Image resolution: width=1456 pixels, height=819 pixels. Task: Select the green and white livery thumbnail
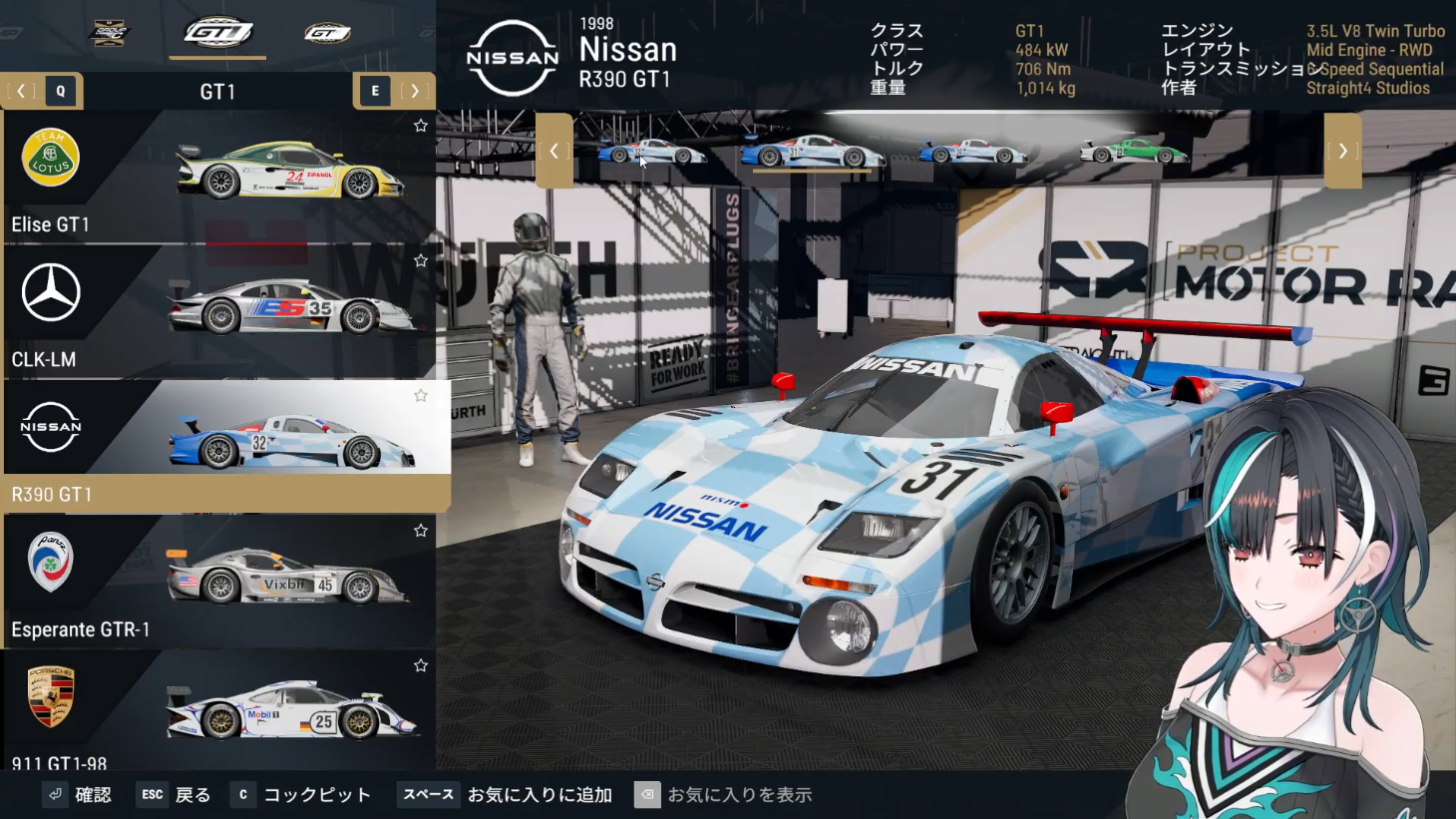(x=1133, y=151)
